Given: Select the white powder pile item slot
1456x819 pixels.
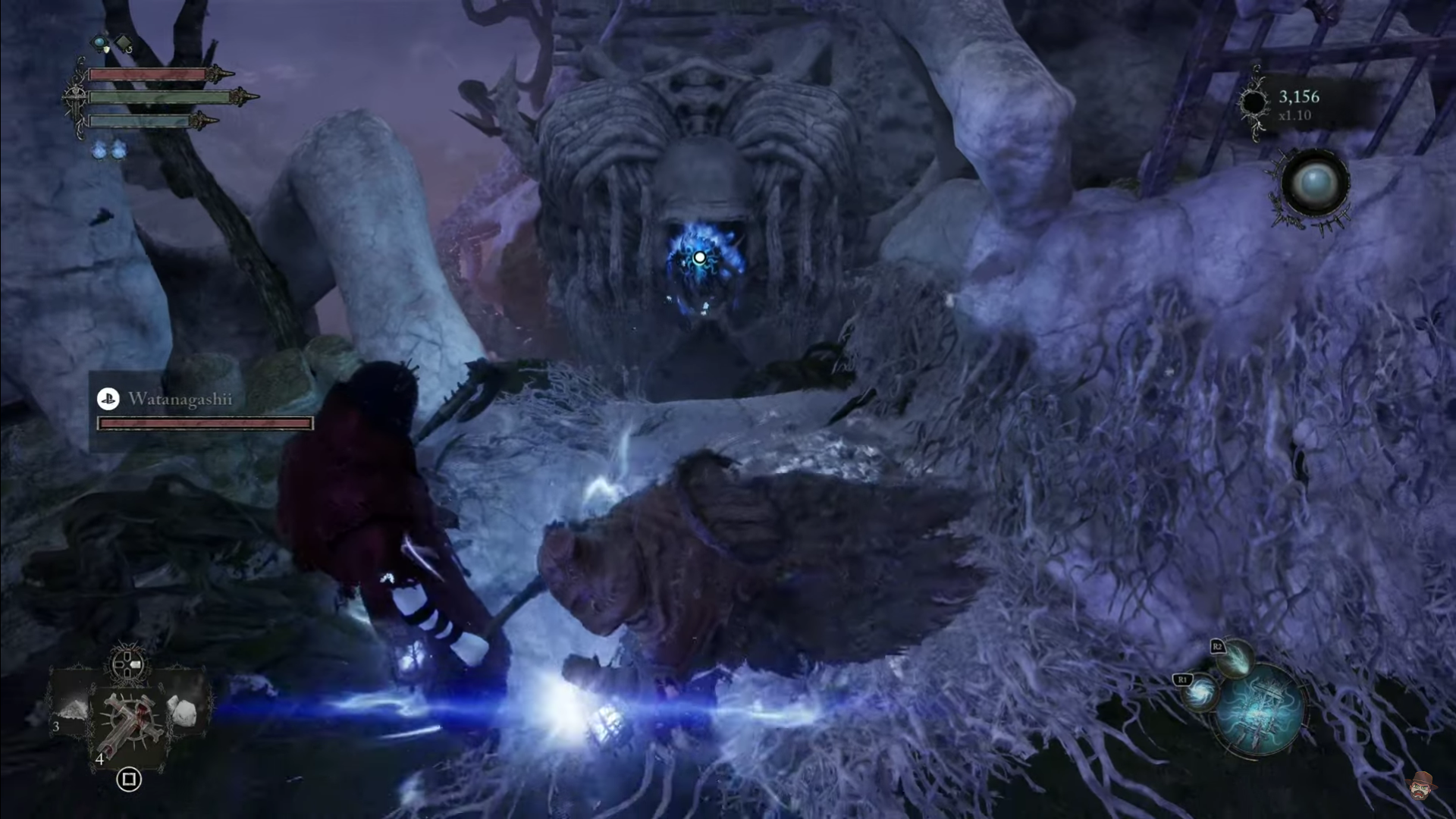Looking at the screenshot, I should click(73, 710).
